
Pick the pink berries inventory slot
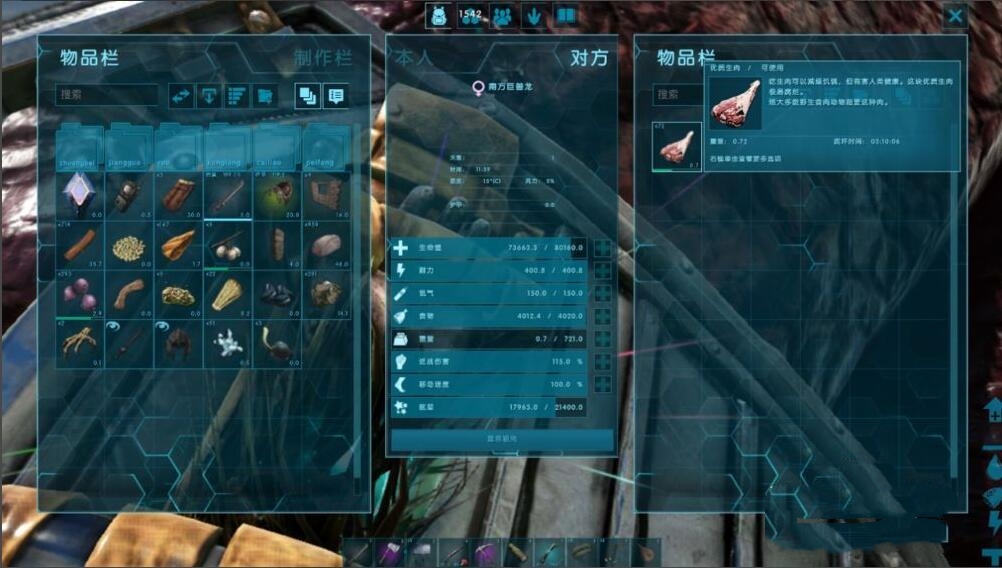(x=80, y=295)
